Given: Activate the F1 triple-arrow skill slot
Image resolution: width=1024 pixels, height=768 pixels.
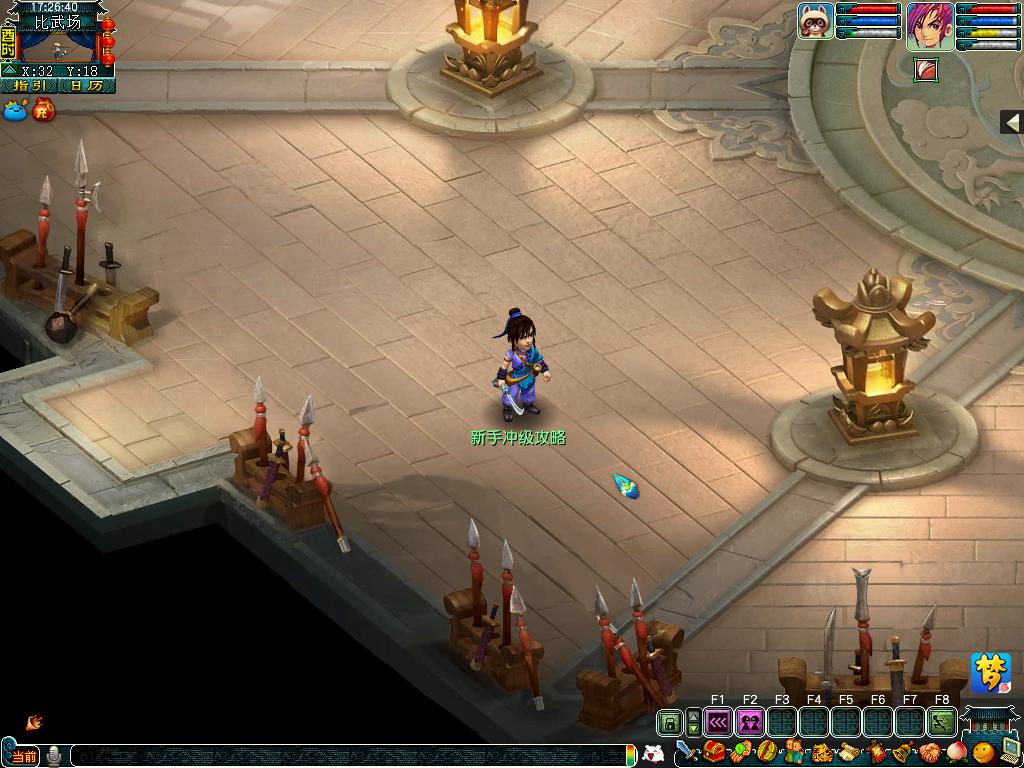Looking at the screenshot, I should click(x=718, y=722).
